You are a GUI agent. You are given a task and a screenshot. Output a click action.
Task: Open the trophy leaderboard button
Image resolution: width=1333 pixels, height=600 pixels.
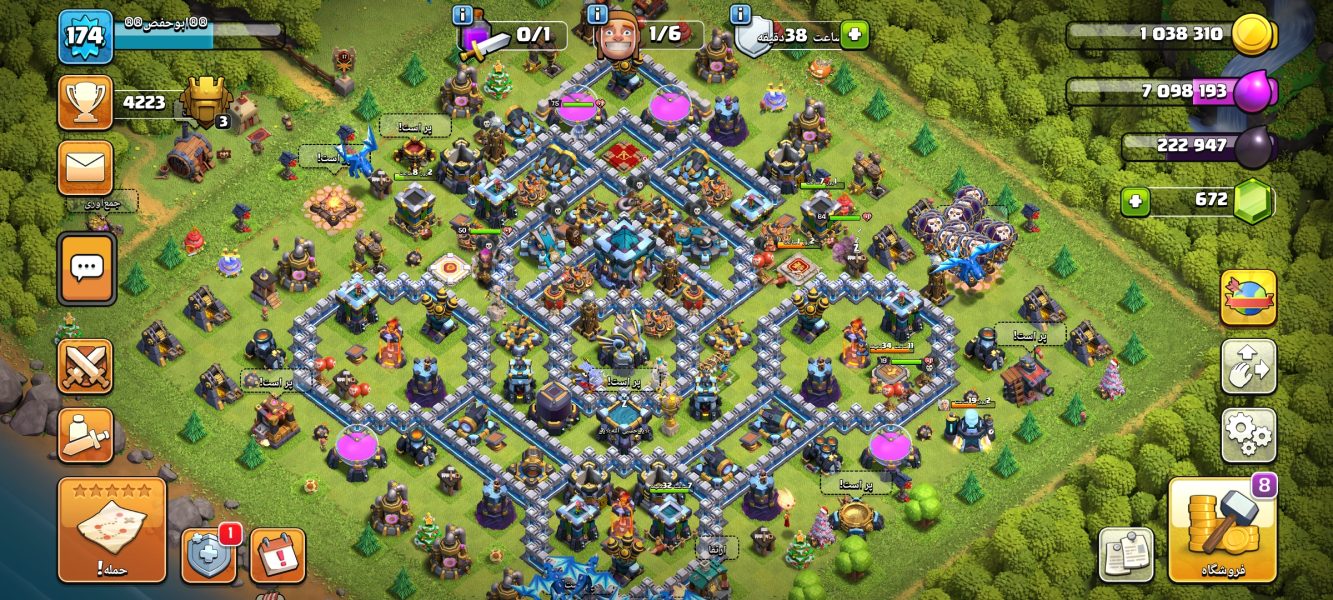85,102
